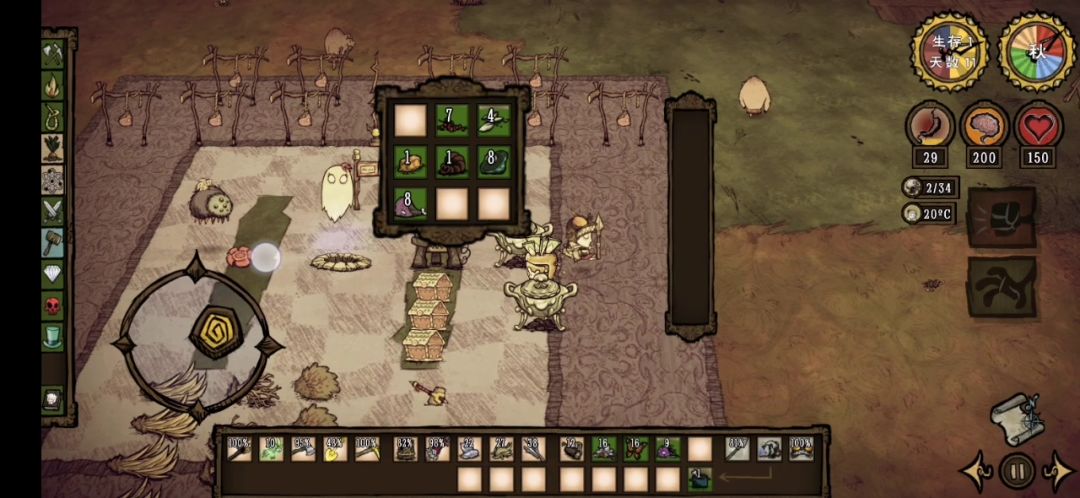Select the stack of 8 green item in chest

pyautogui.click(x=492, y=162)
